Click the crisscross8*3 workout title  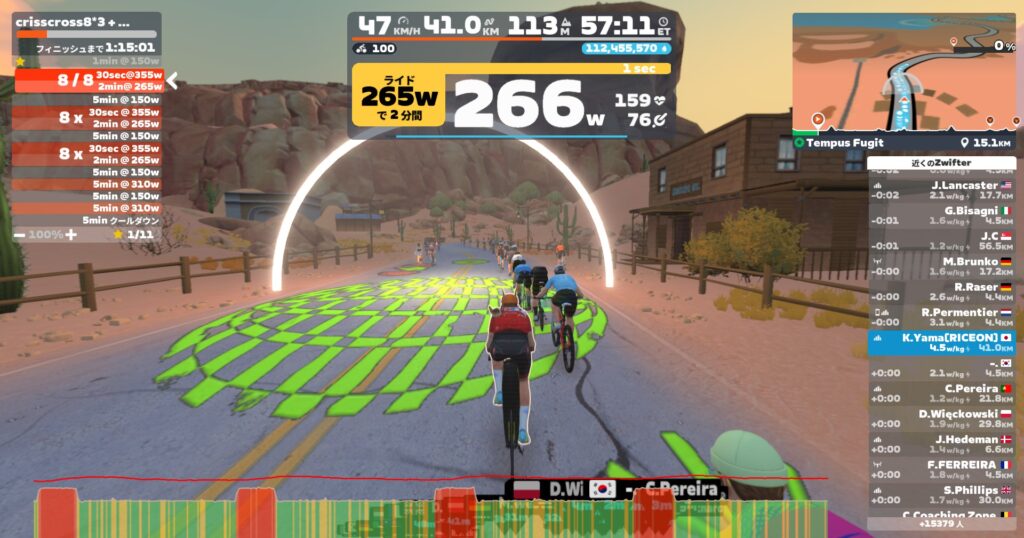72,21
